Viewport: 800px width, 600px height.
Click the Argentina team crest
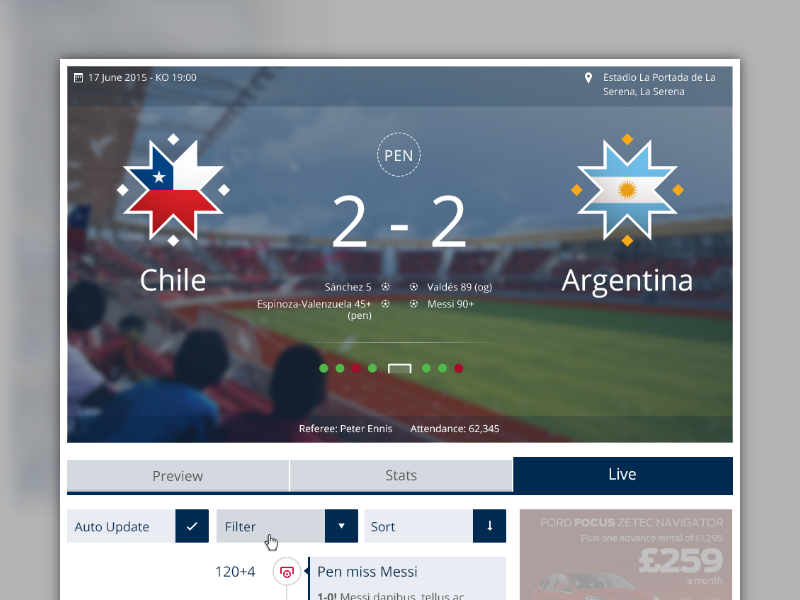pyautogui.click(x=627, y=190)
